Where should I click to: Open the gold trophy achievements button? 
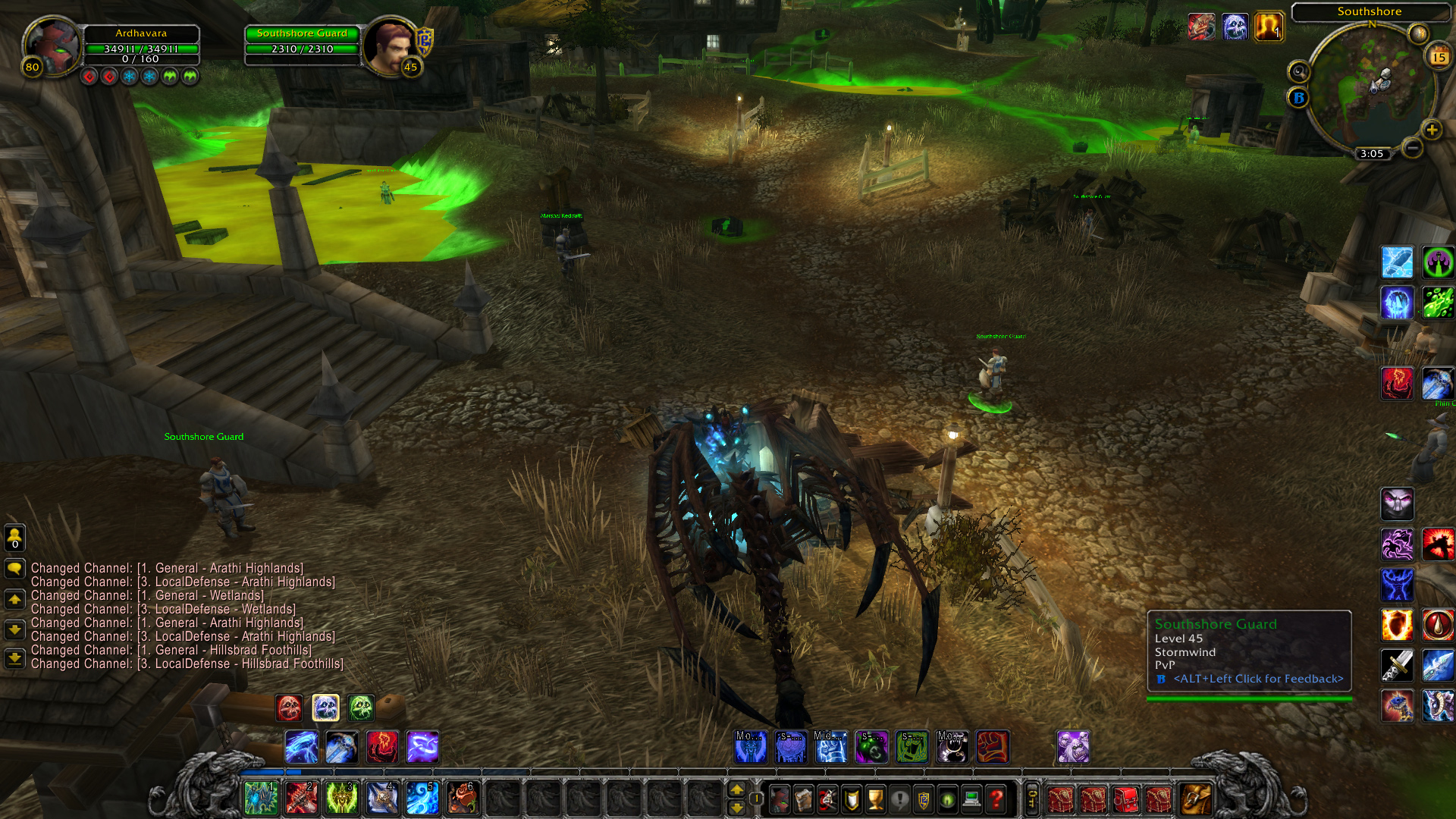pyautogui.click(x=876, y=799)
